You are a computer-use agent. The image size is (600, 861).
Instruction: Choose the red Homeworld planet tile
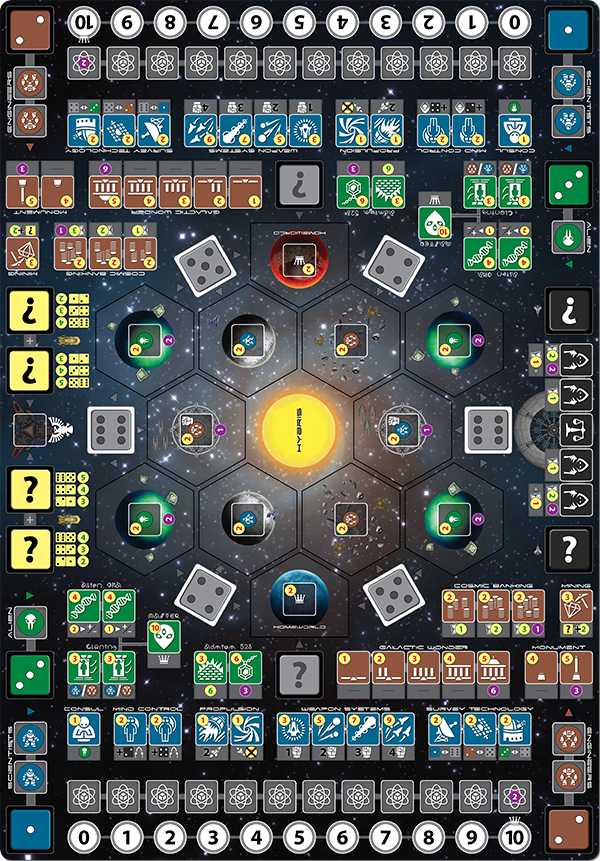click(299, 263)
